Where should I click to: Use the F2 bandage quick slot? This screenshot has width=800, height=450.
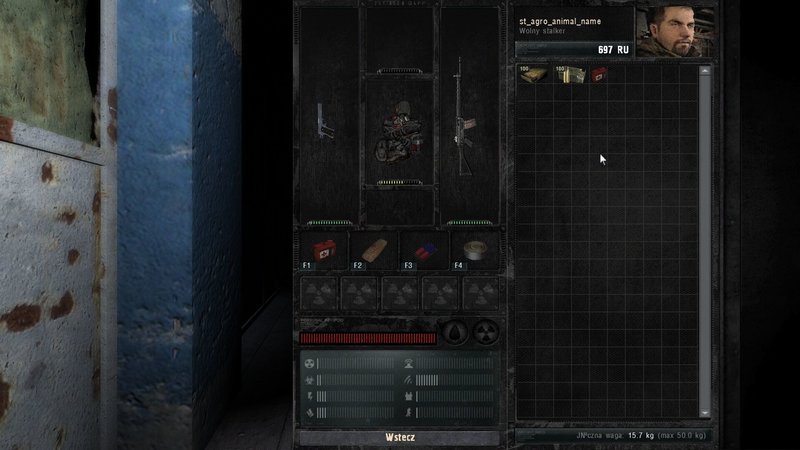[372, 250]
